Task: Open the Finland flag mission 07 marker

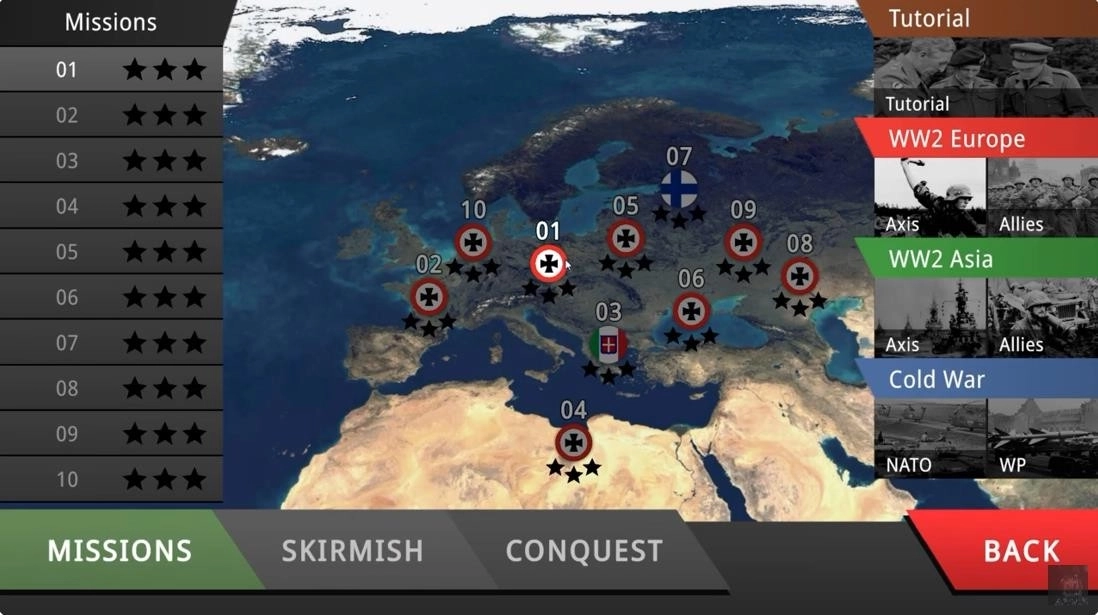Action: pos(679,189)
